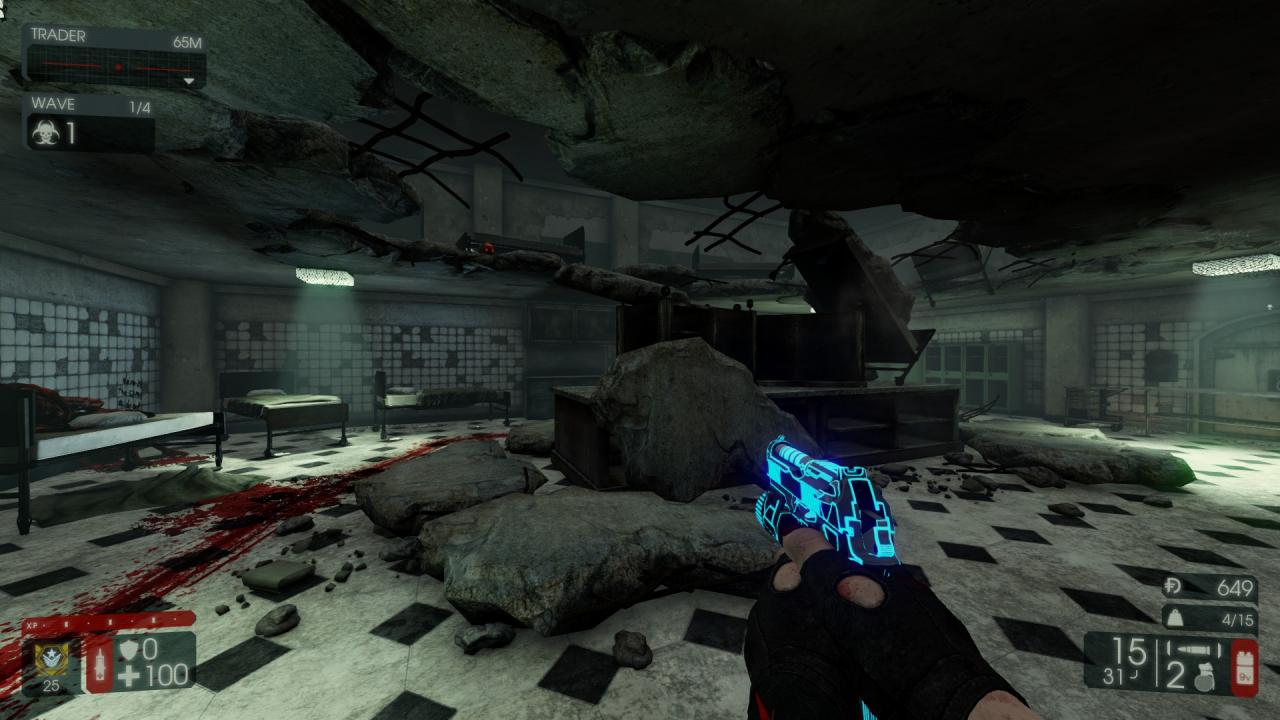Click the Trader direction compass

(x=115, y=68)
